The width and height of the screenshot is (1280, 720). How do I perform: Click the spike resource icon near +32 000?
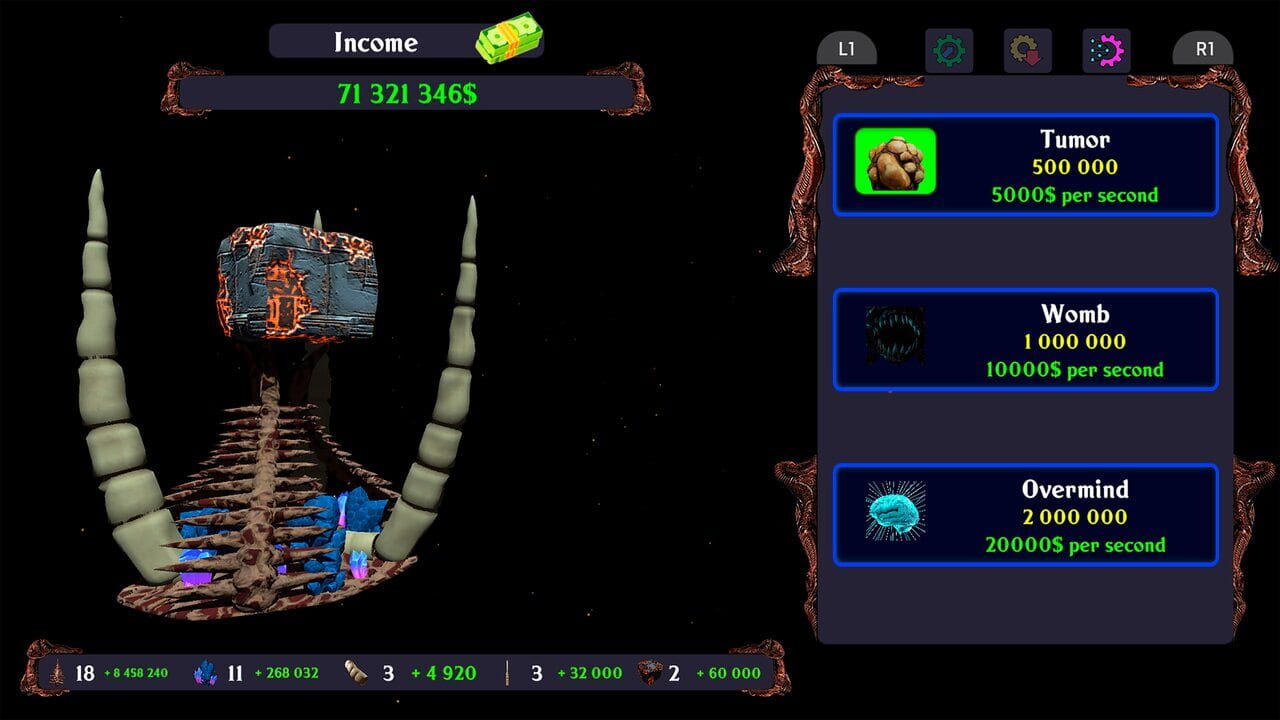(508, 672)
